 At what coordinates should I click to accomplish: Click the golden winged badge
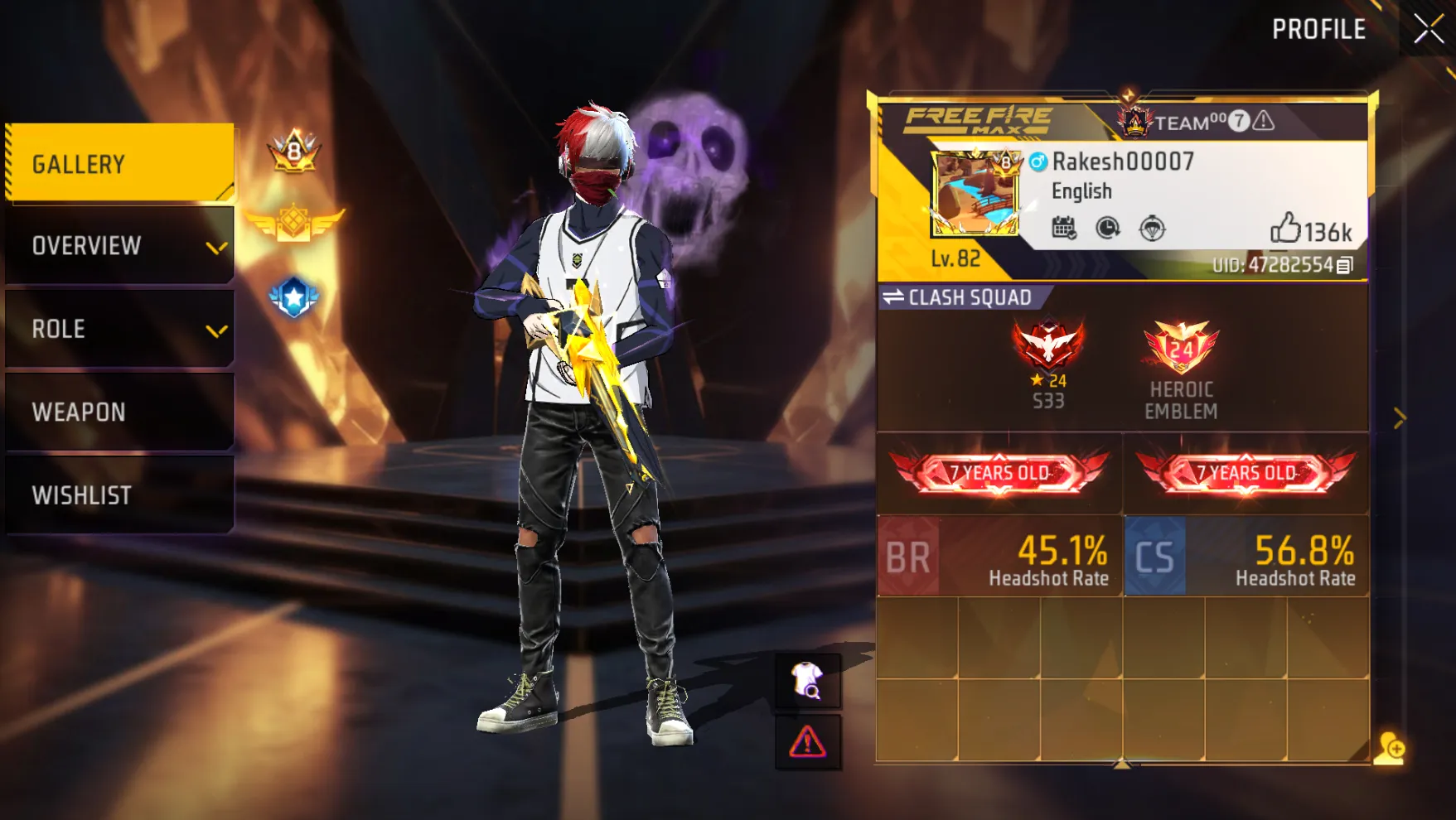294,223
